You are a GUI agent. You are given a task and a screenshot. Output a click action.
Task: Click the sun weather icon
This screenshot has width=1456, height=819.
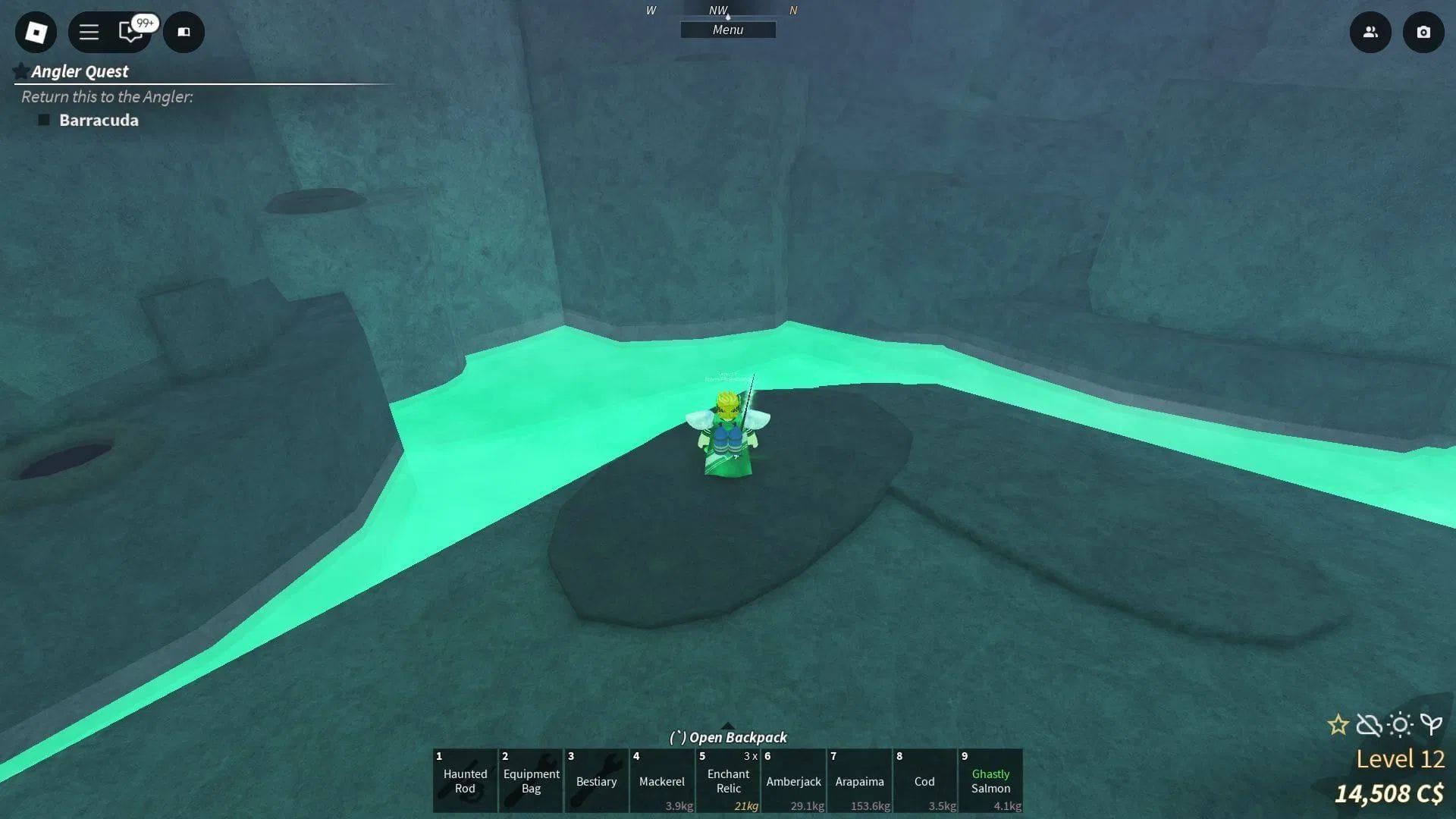[x=1400, y=725]
